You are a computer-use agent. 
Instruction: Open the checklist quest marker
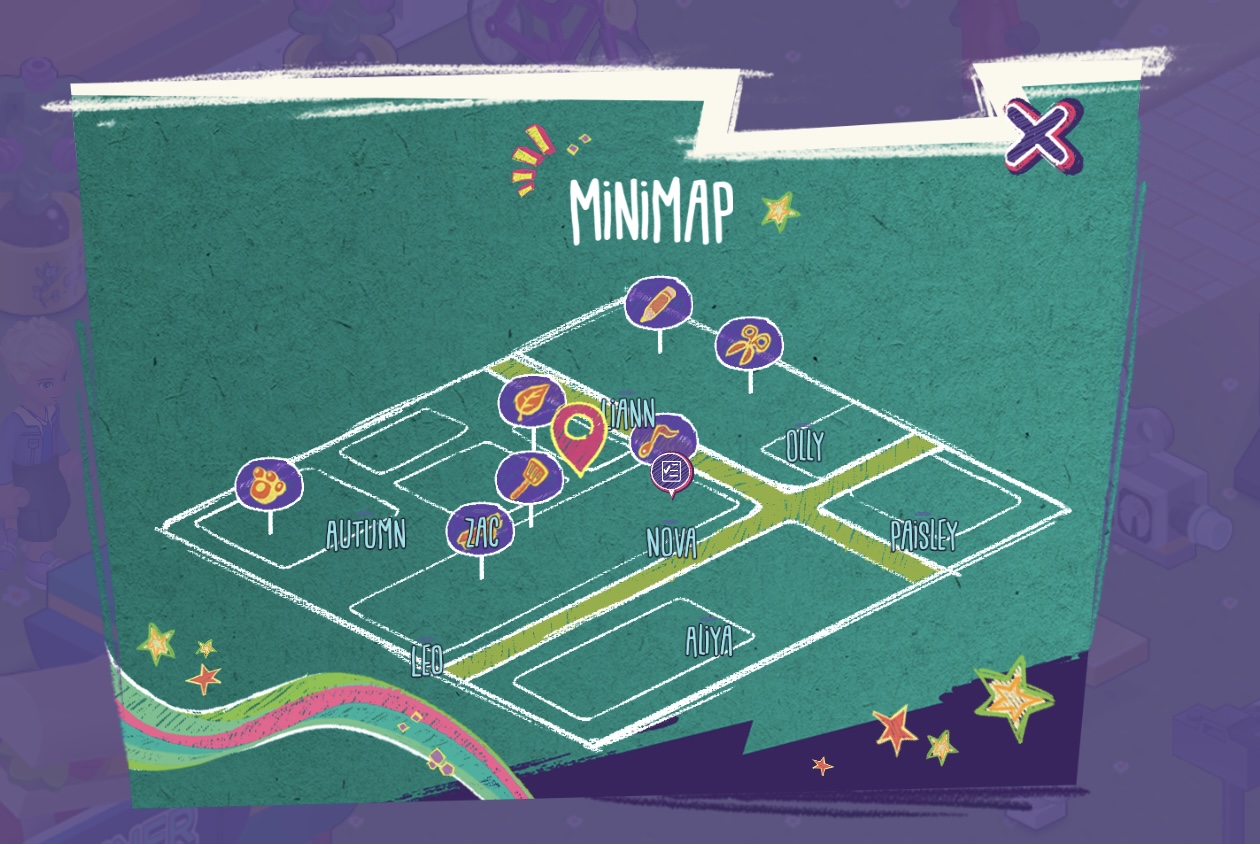point(671,471)
